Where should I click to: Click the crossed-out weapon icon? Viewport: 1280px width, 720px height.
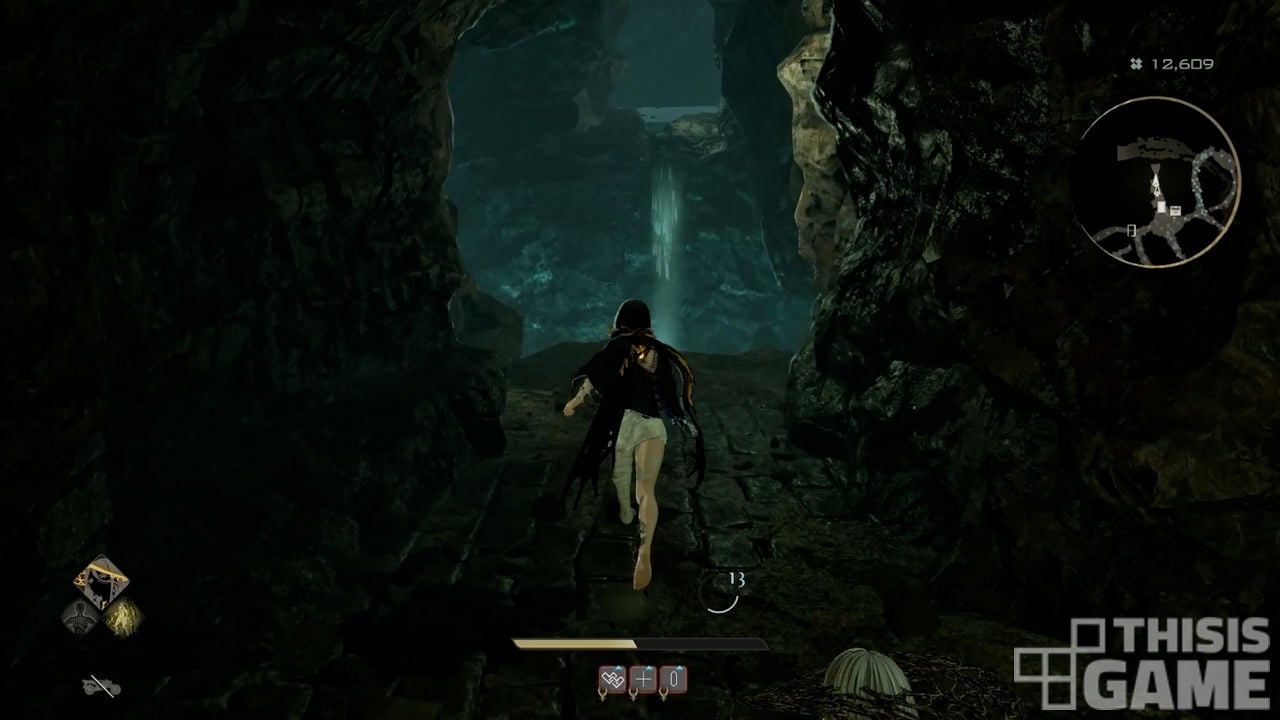tap(101, 686)
